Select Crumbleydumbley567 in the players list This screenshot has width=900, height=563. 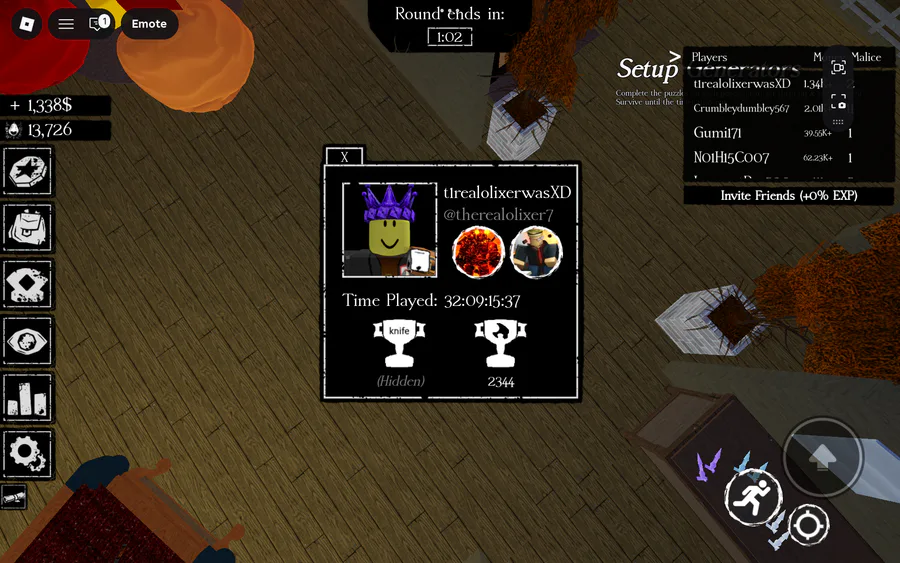click(x=742, y=108)
